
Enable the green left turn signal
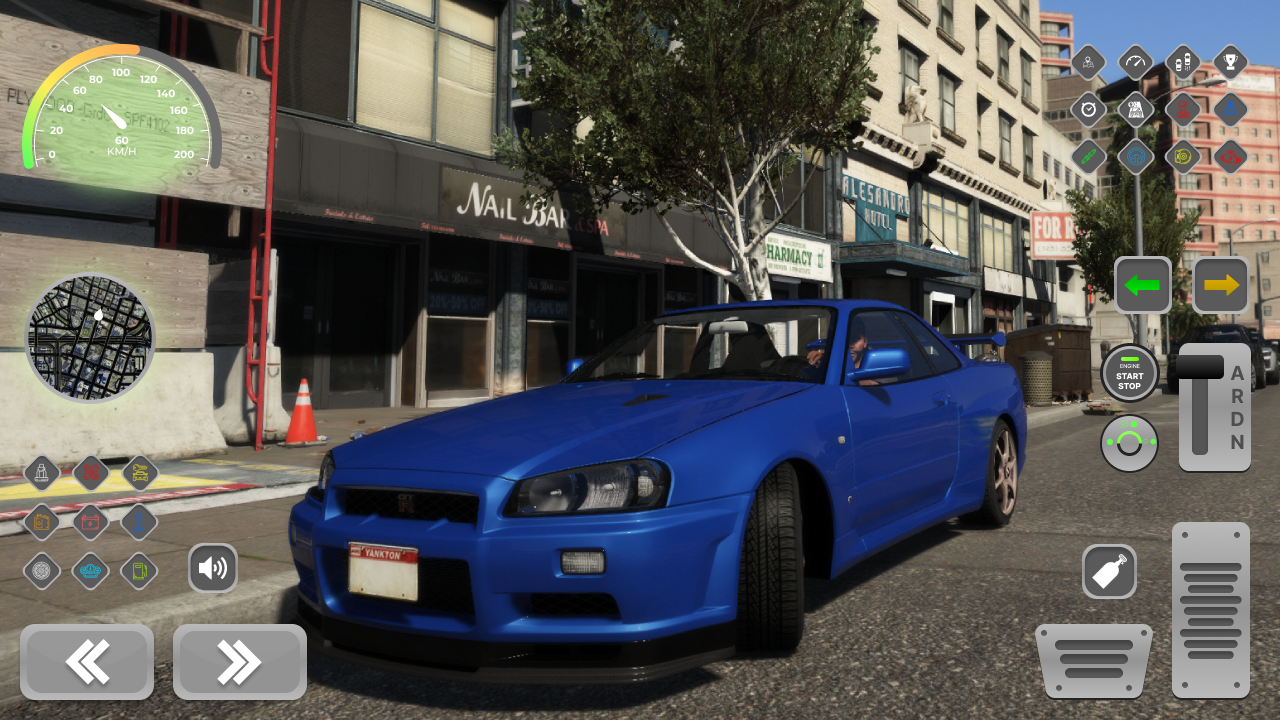tap(1142, 284)
